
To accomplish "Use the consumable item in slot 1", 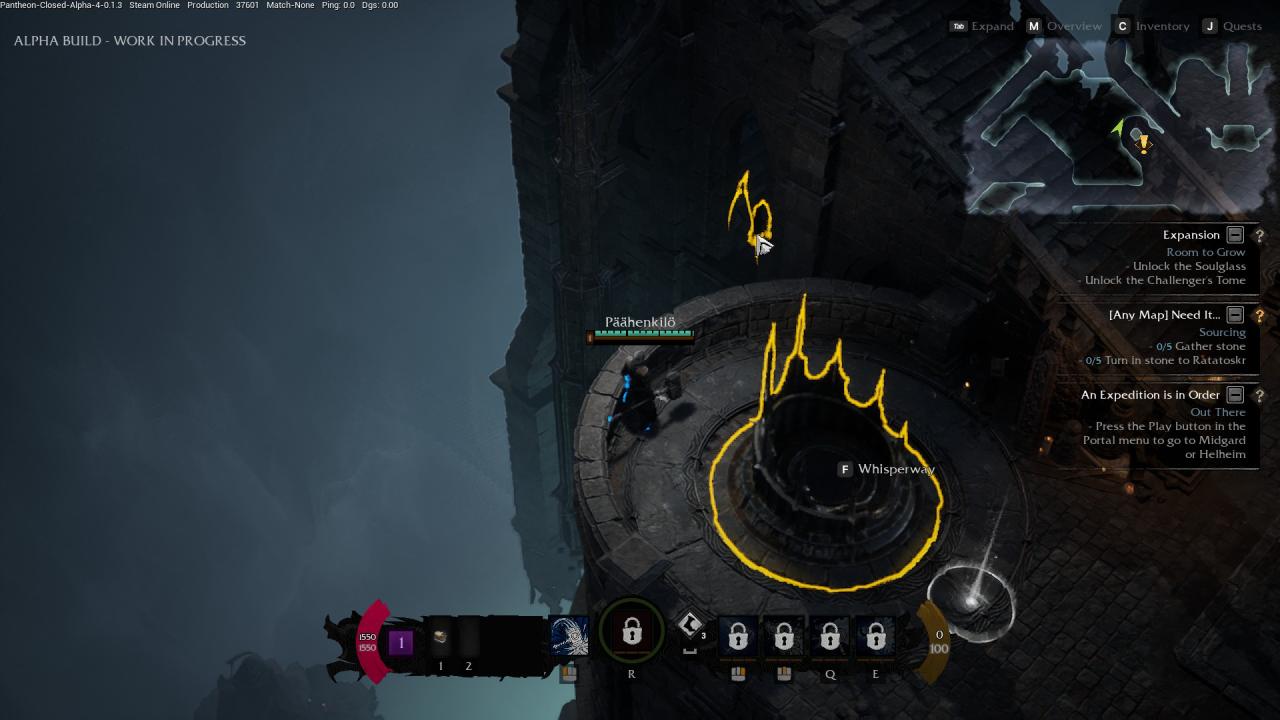I will click(x=440, y=638).
